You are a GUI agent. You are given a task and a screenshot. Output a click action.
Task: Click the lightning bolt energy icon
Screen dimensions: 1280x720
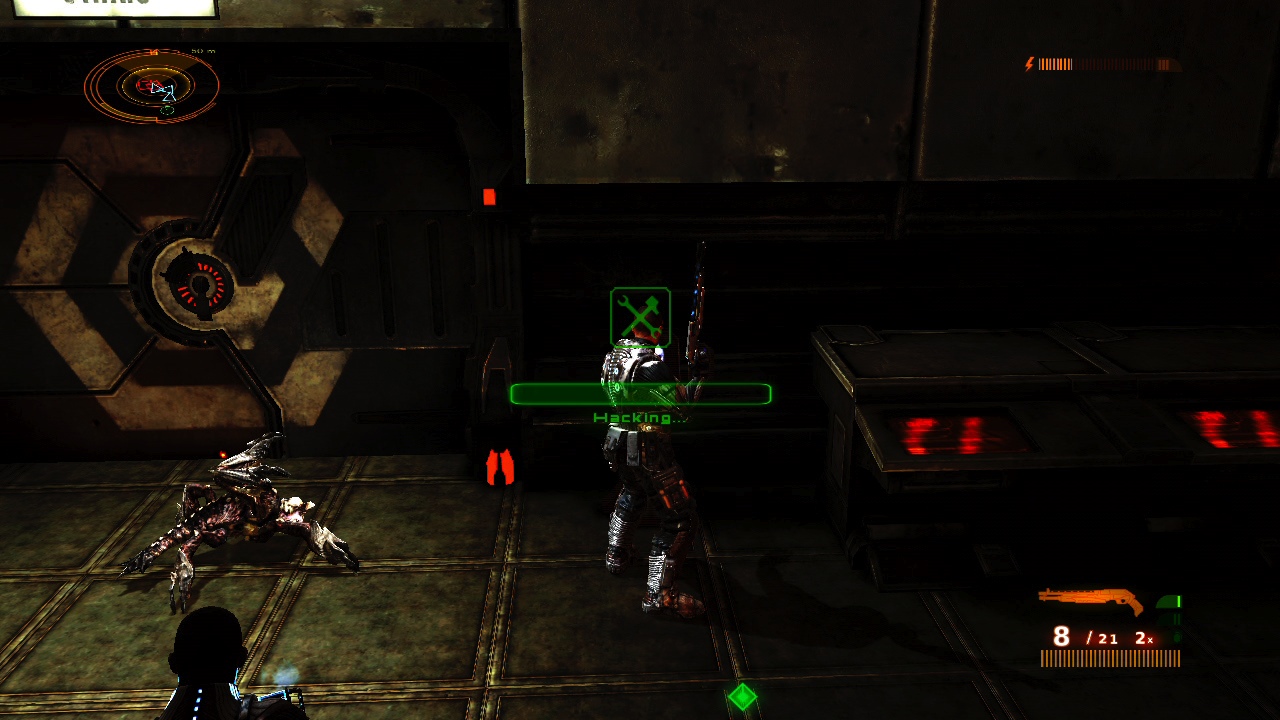(1028, 62)
